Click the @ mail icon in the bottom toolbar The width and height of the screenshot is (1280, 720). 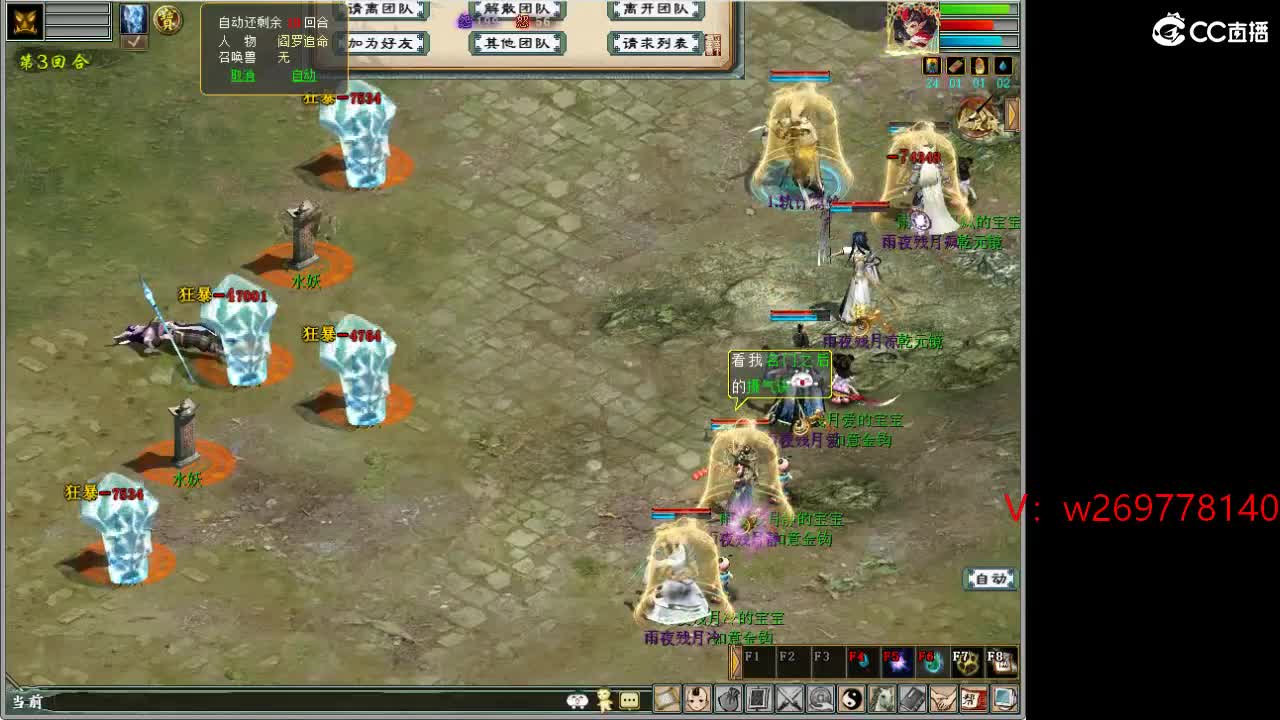point(819,698)
